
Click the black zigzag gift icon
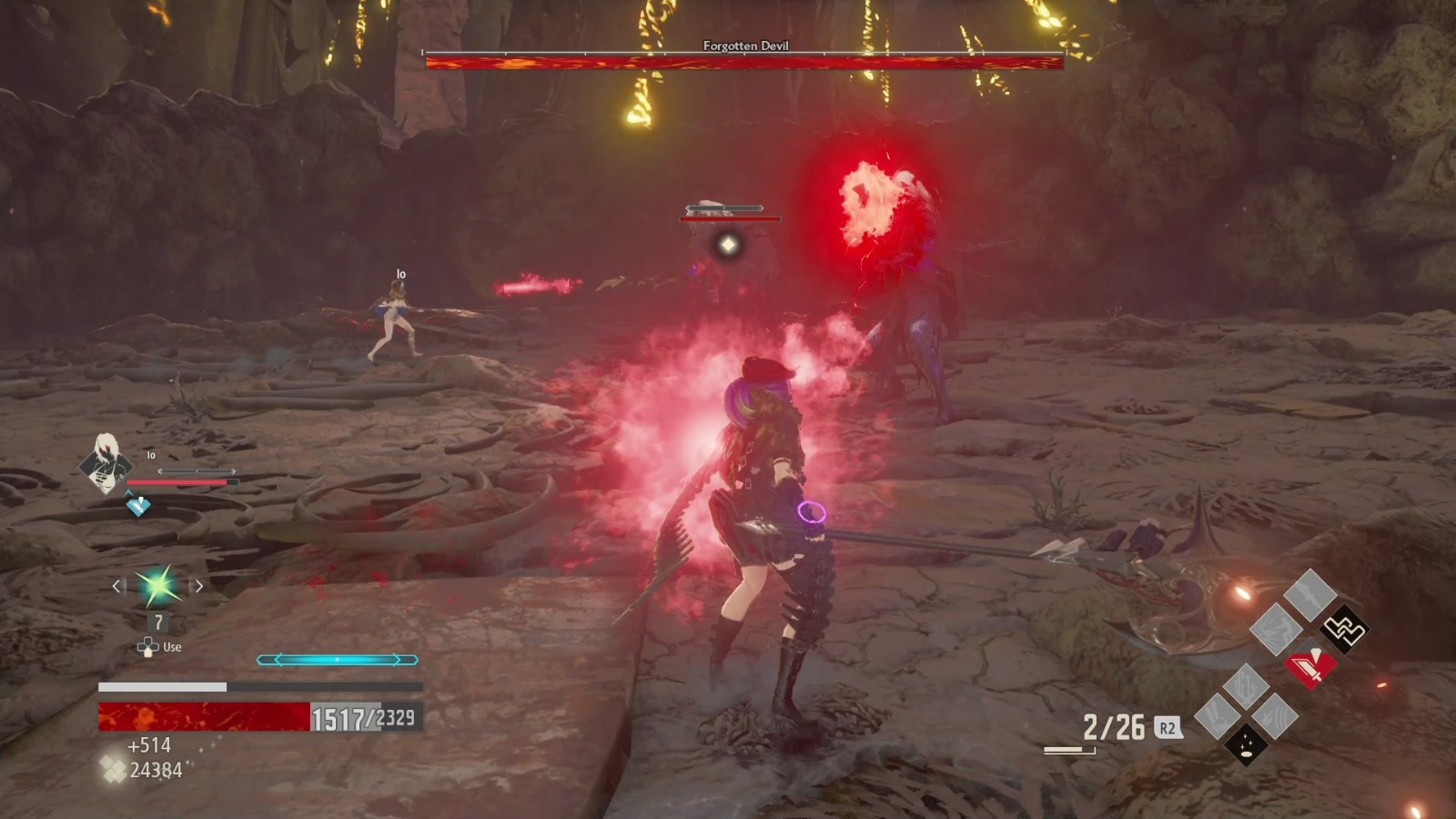1346,631
